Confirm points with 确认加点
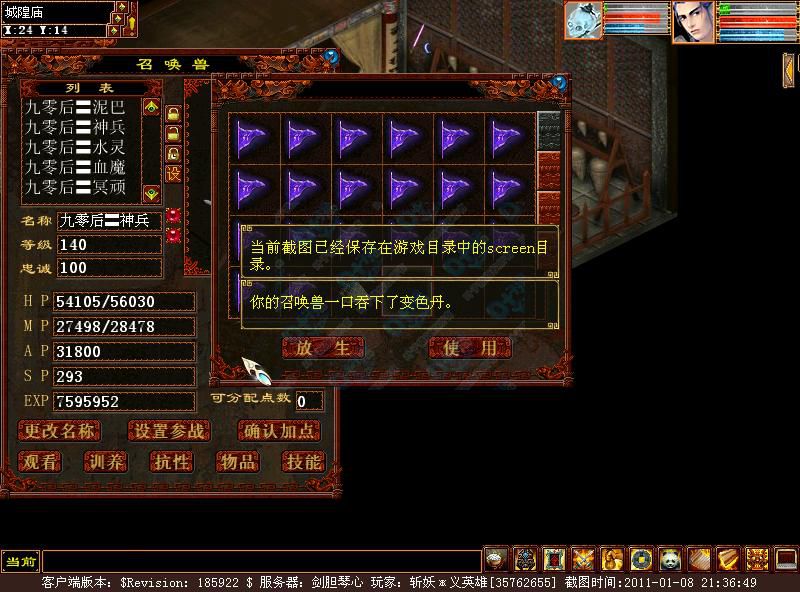800x592 pixels. (x=280, y=431)
